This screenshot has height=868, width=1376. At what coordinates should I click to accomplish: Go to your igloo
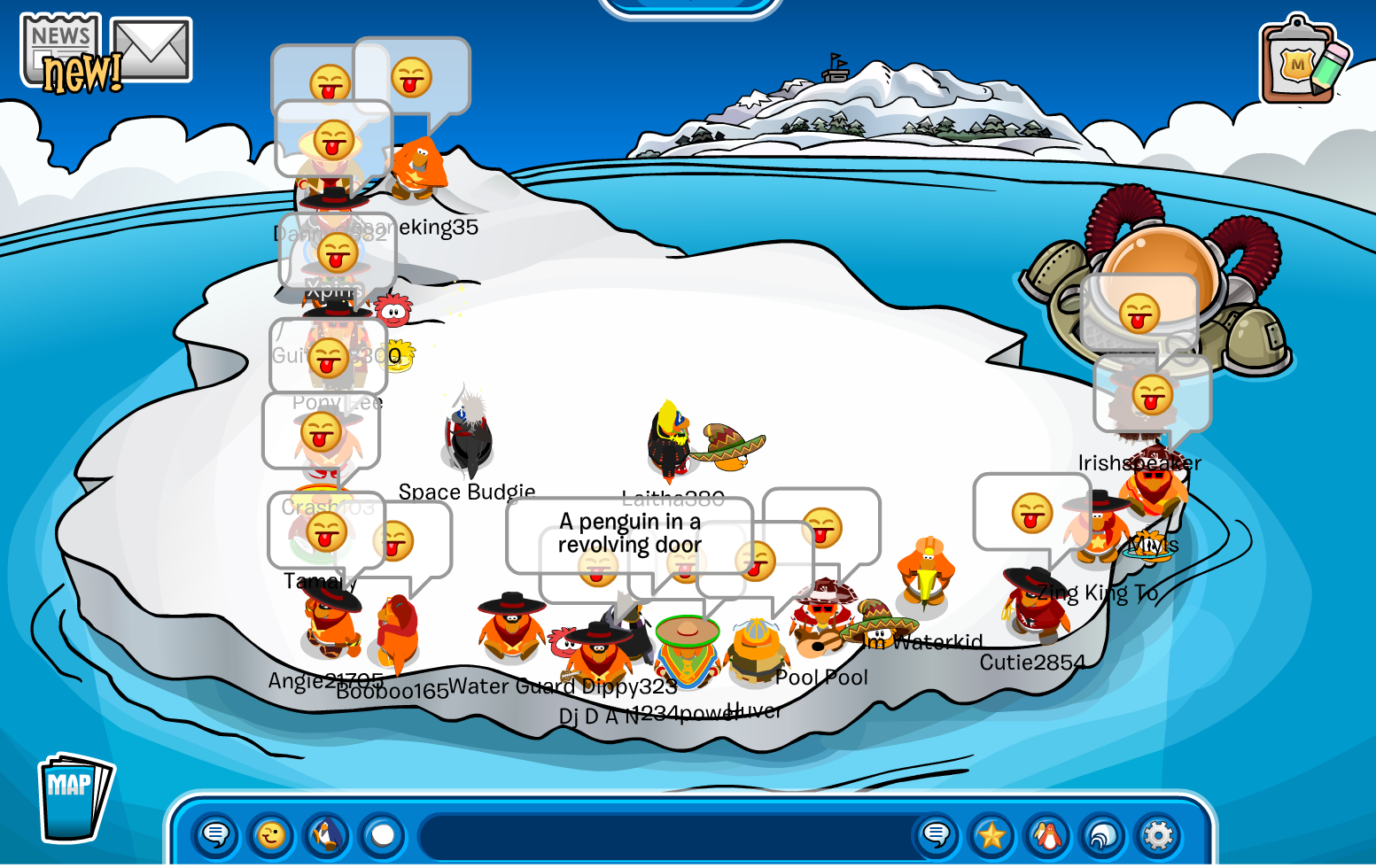[x=1103, y=835]
